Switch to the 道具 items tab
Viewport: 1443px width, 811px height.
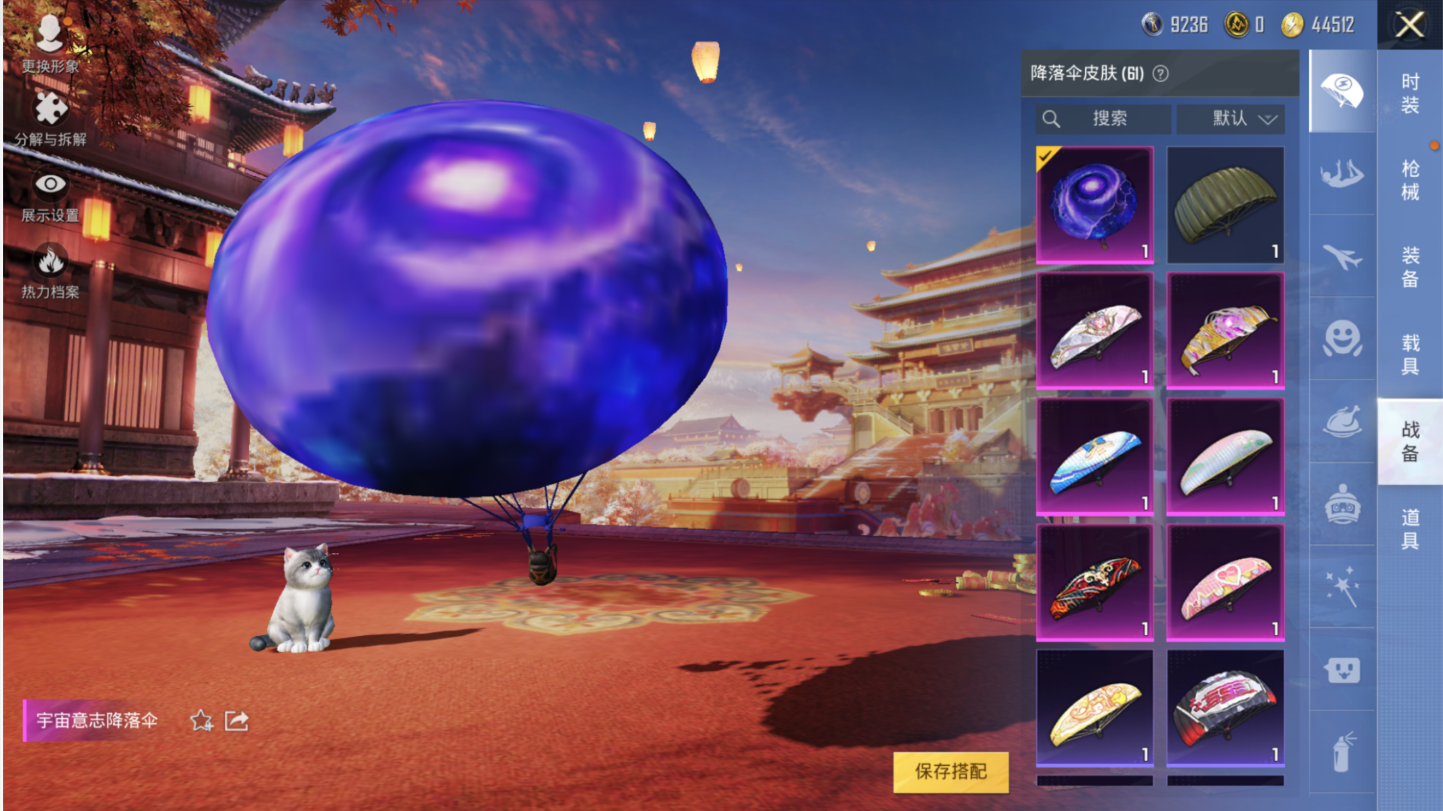[1410, 528]
